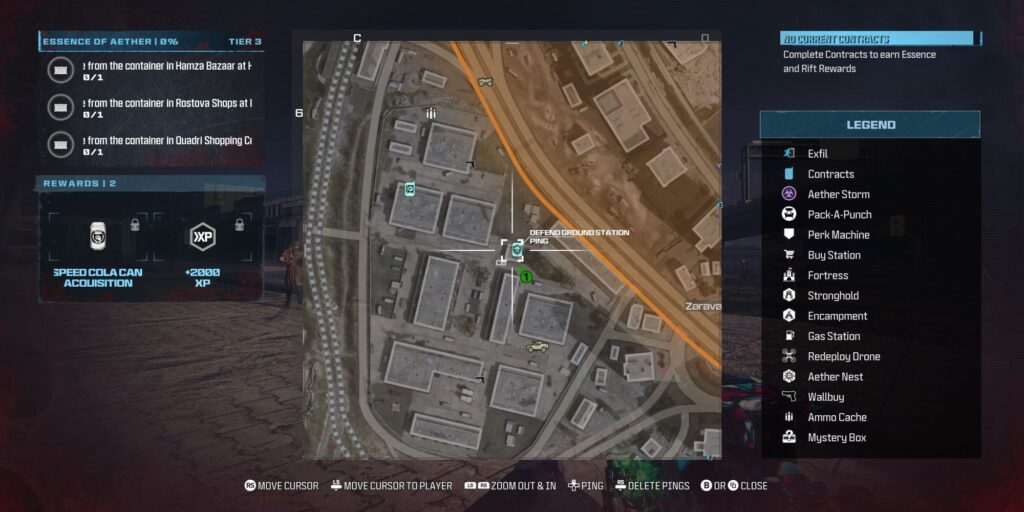Select Perk Machine legend entry
The image size is (1024, 512).
coord(838,235)
